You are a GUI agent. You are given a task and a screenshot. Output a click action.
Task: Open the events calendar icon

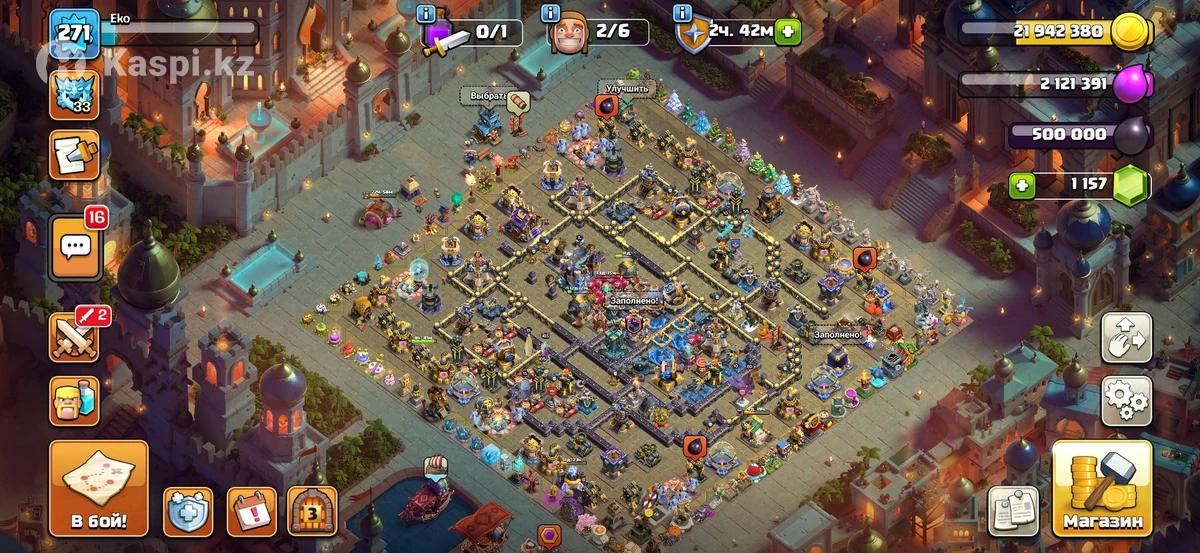(251, 512)
